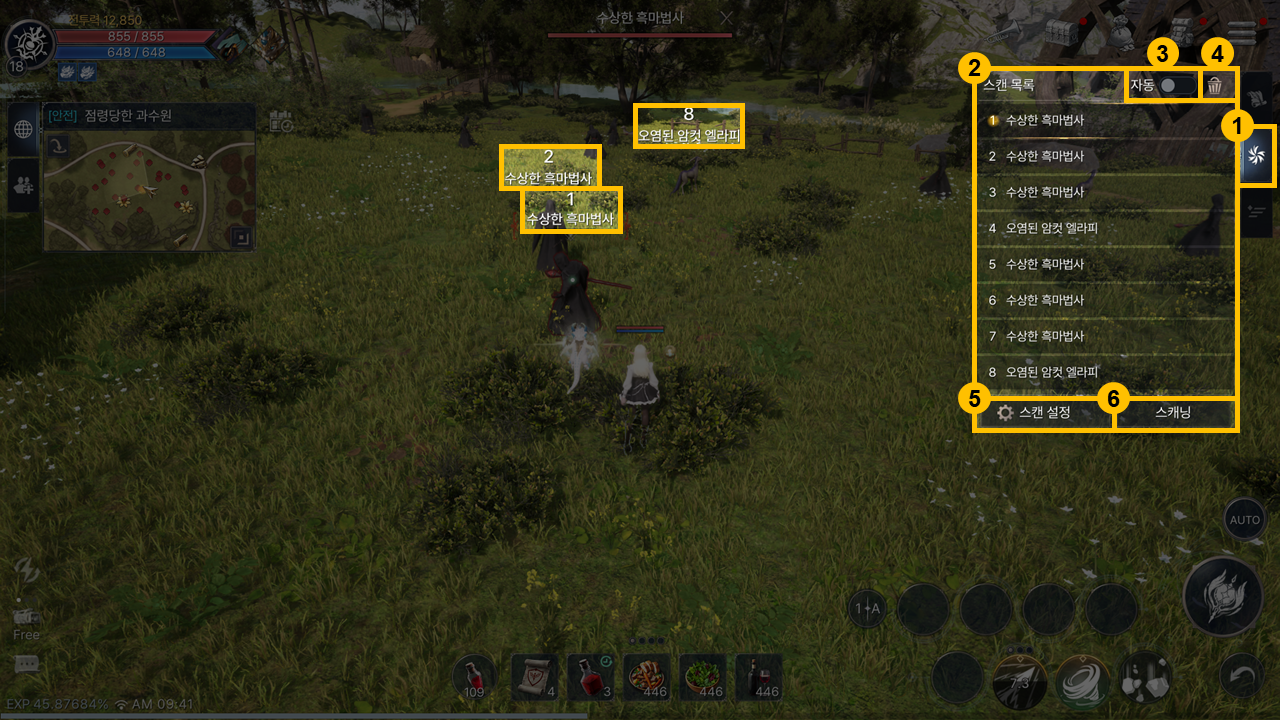The image size is (1280, 720).
Task: Toggle the AUTO battle button
Action: (1245, 520)
